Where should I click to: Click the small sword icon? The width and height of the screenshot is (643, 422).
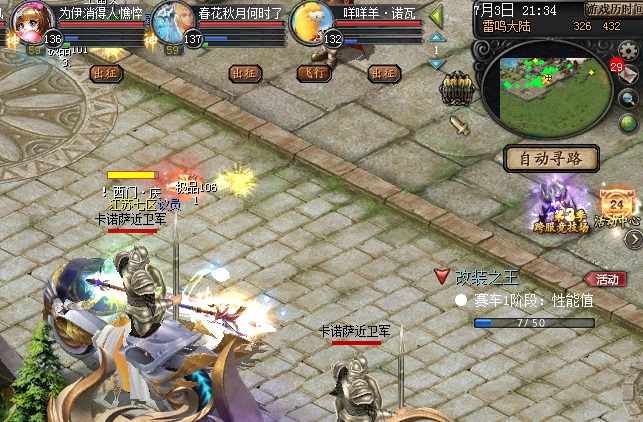click(x=459, y=125)
